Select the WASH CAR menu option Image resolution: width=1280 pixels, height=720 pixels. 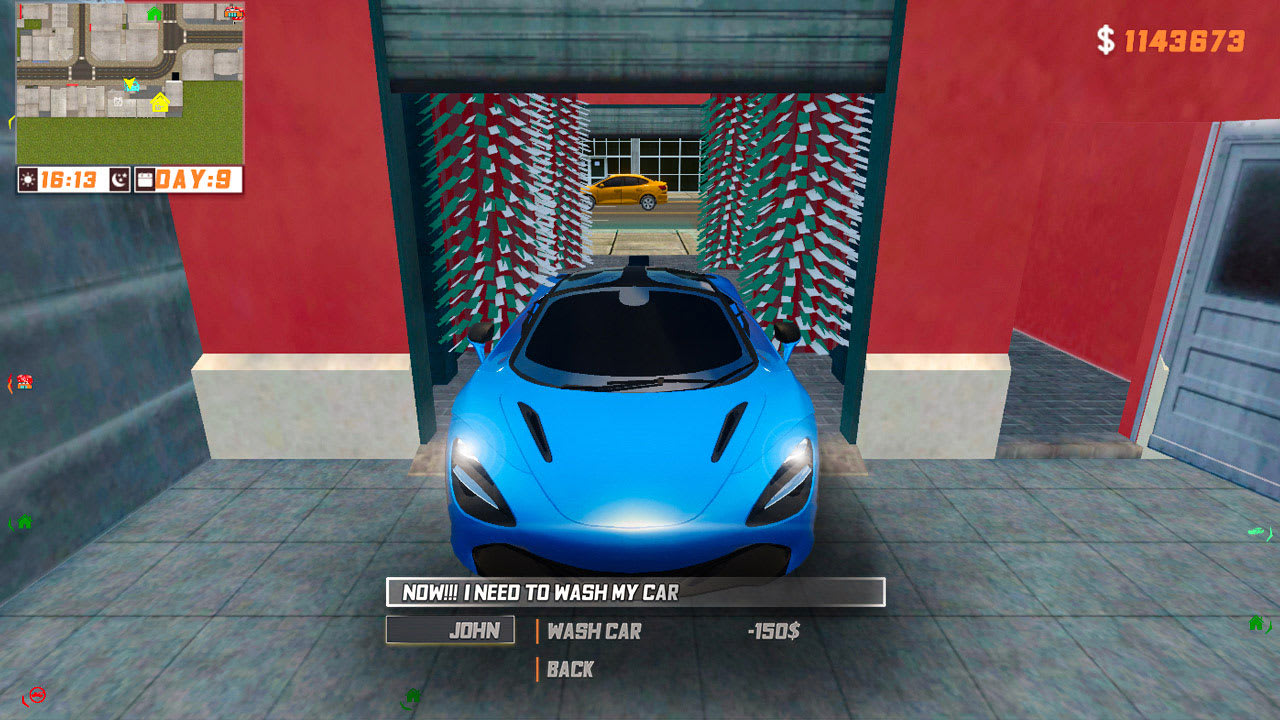[592, 631]
